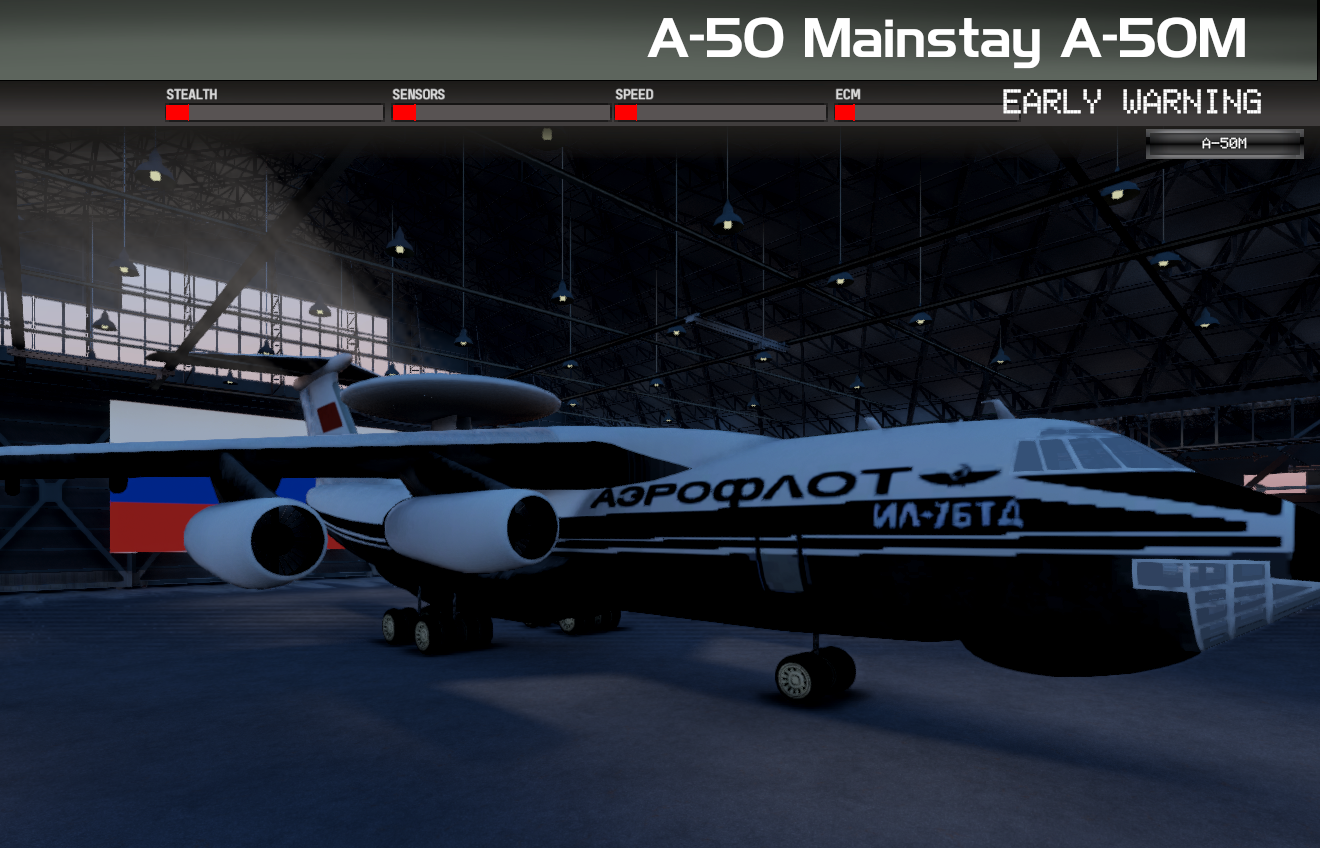Click the ECM stat bar
This screenshot has height=848, width=1320.
(x=930, y=112)
